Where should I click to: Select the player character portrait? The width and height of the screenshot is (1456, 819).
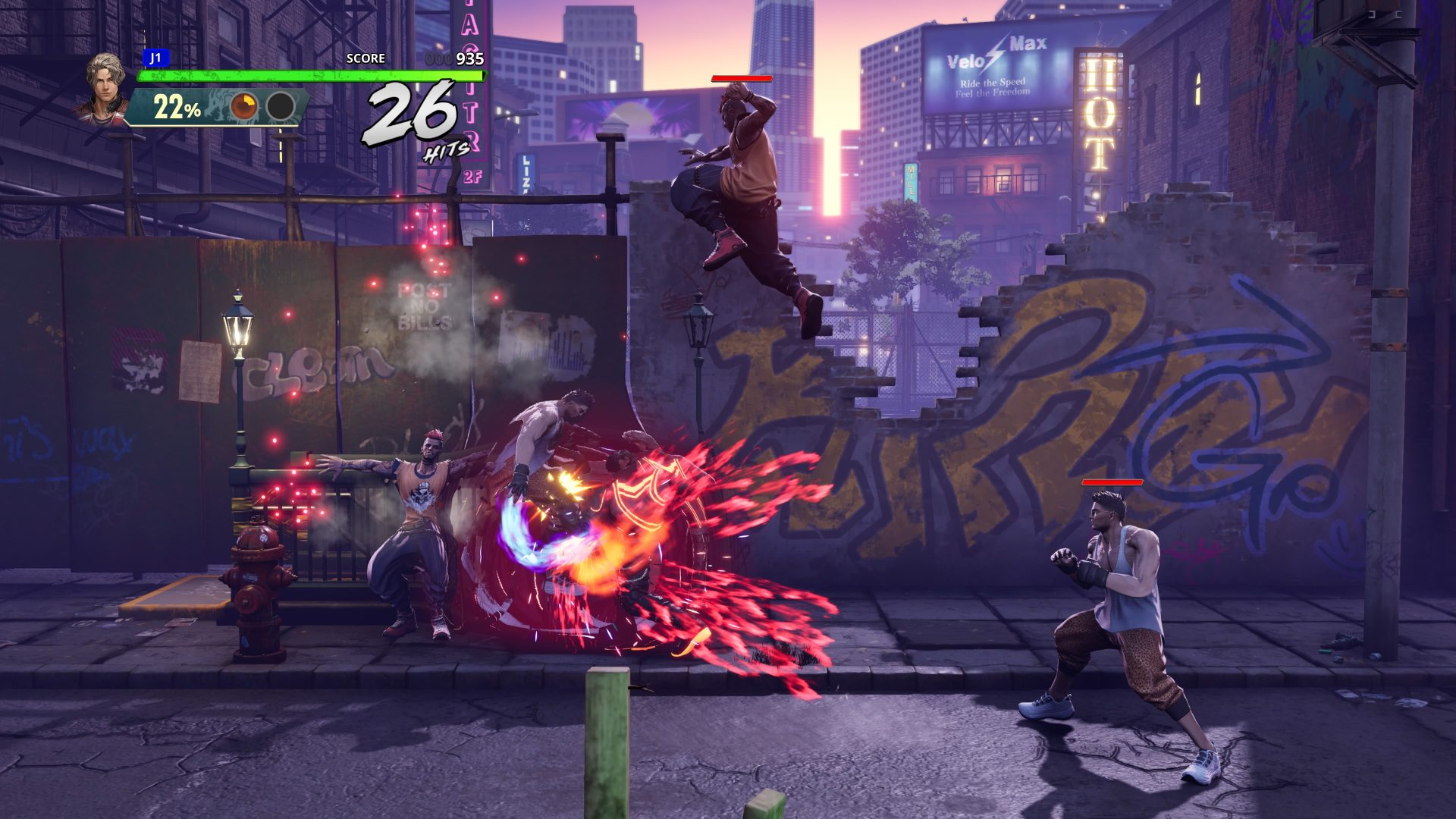coord(106,83)
